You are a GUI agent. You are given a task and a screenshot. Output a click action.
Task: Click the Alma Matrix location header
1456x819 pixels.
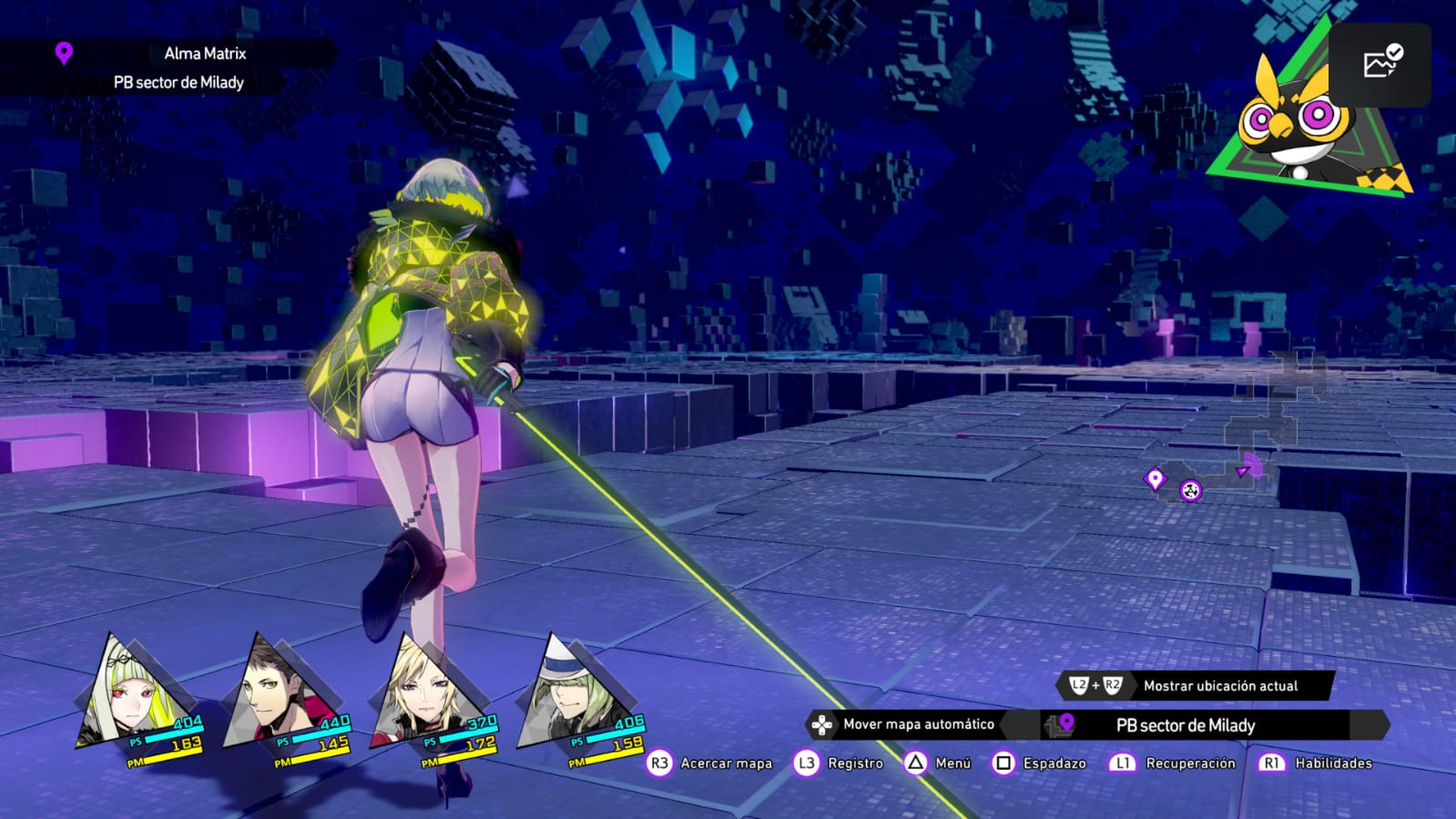205,54
